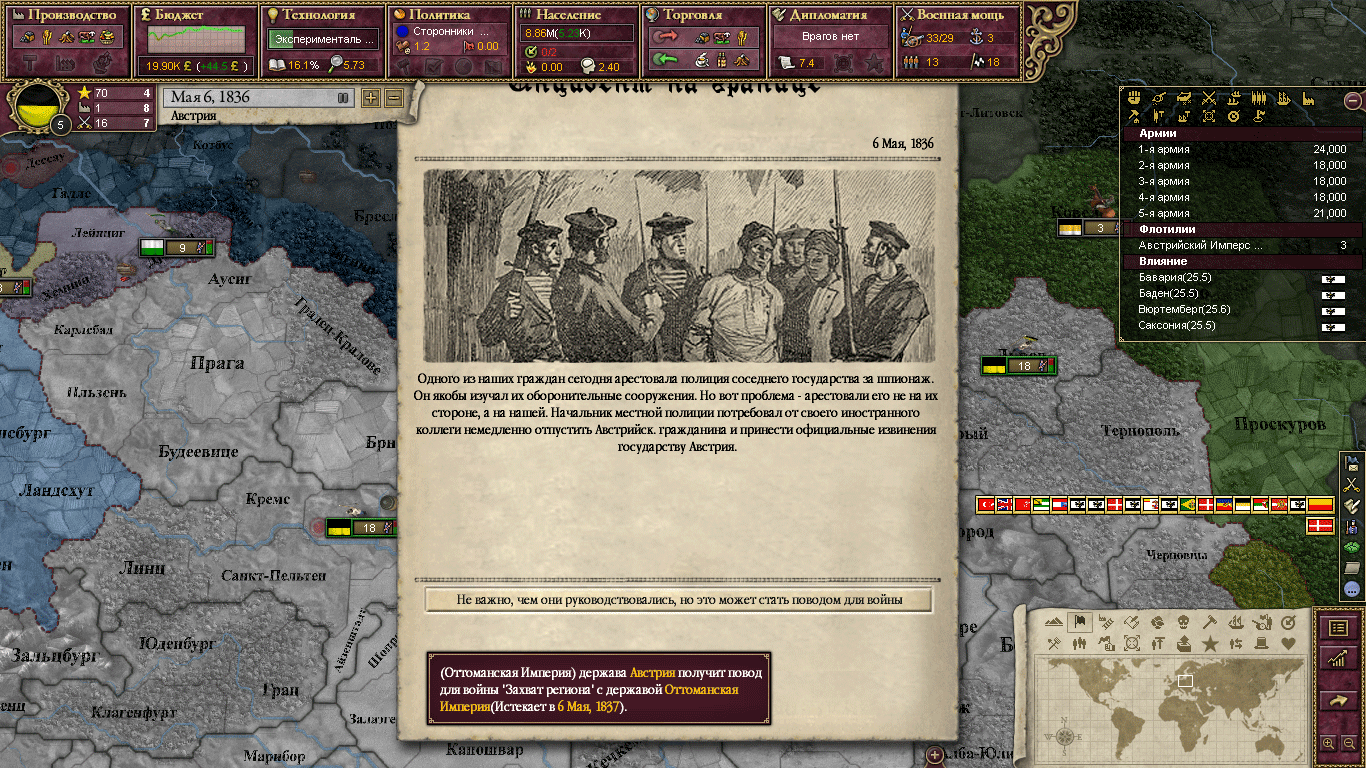Open the Политика panel
This screenshot has height=768, width=1366.
click(449, 16)
